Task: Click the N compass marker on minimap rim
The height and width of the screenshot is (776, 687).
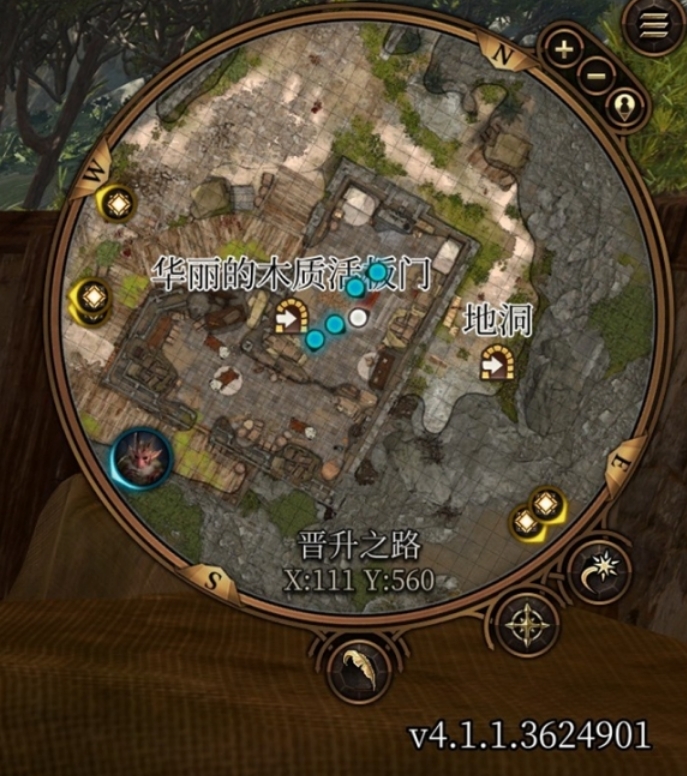Action: click(495, 51)
